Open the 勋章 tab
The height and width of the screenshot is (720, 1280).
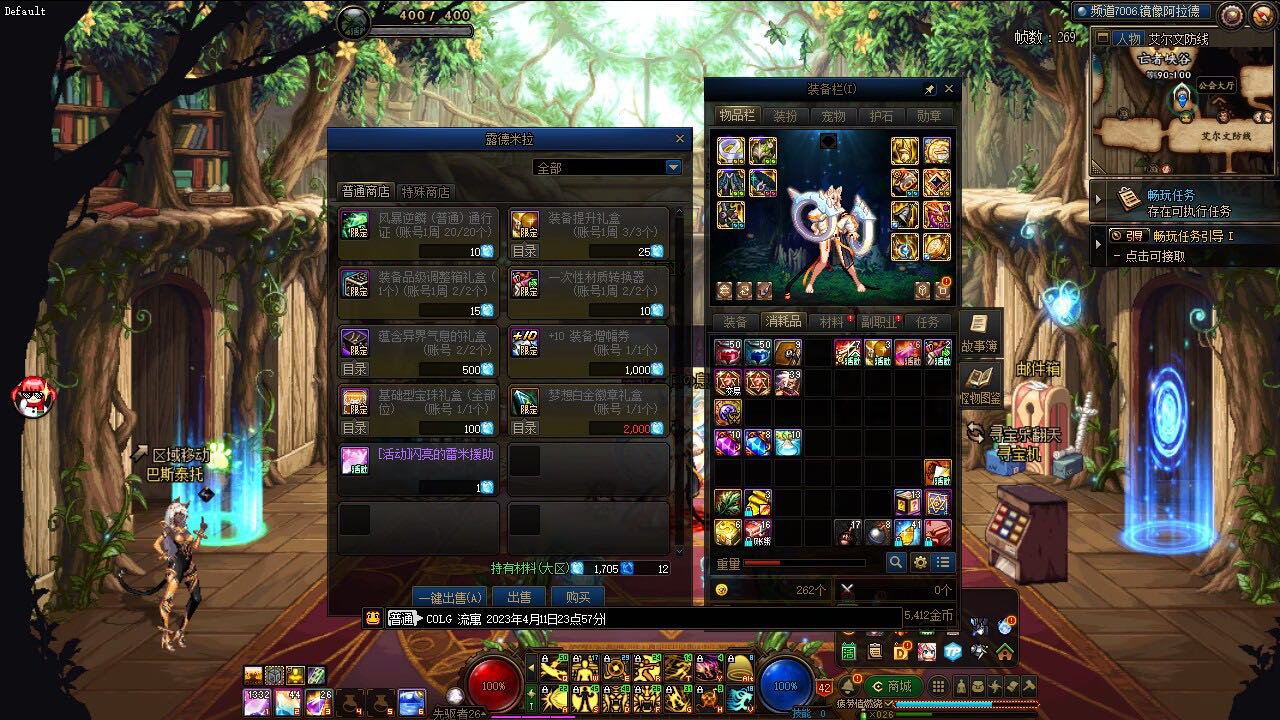point(929,116)
